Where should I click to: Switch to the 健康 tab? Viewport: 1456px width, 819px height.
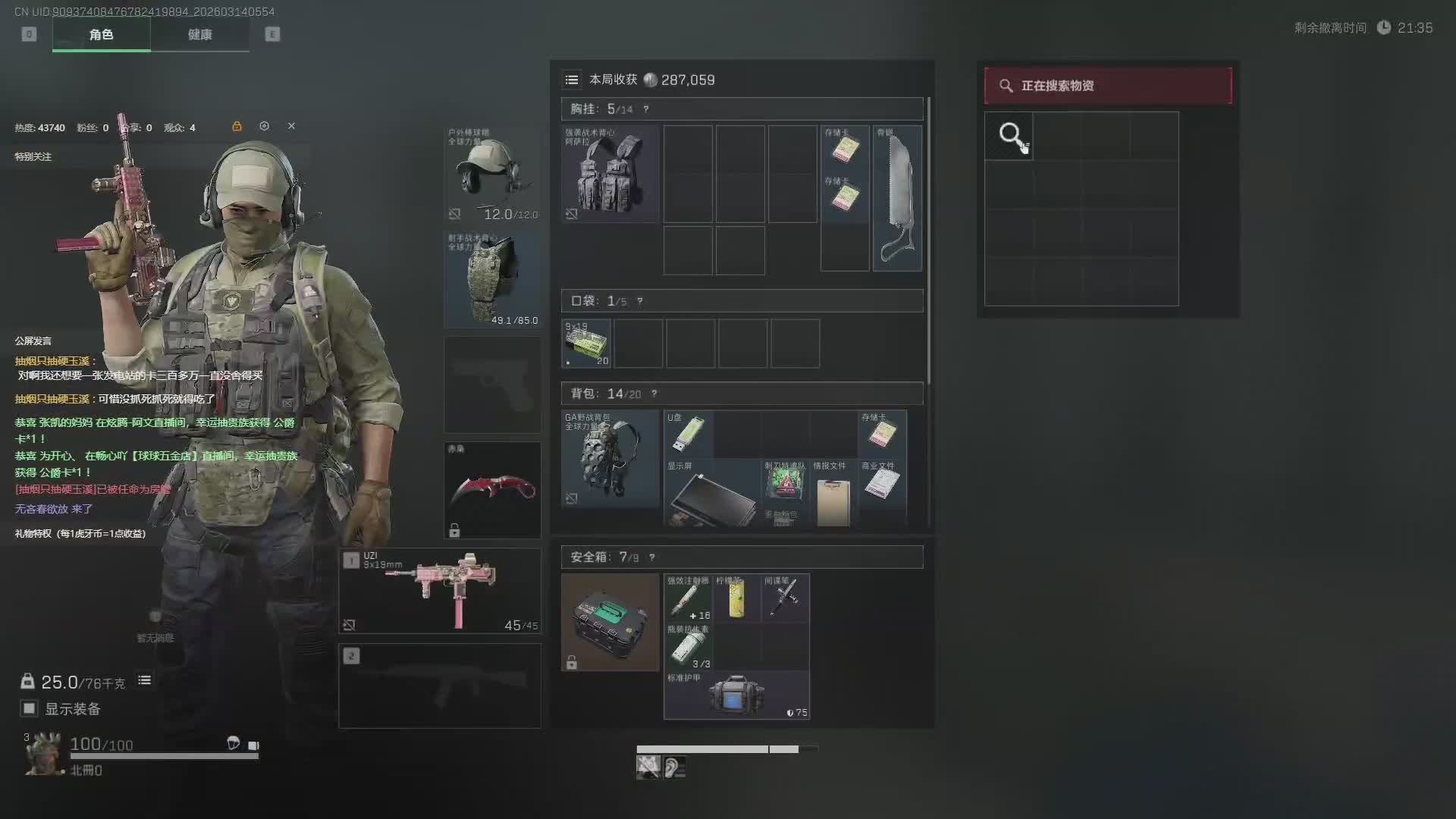(x=199, y=35)
